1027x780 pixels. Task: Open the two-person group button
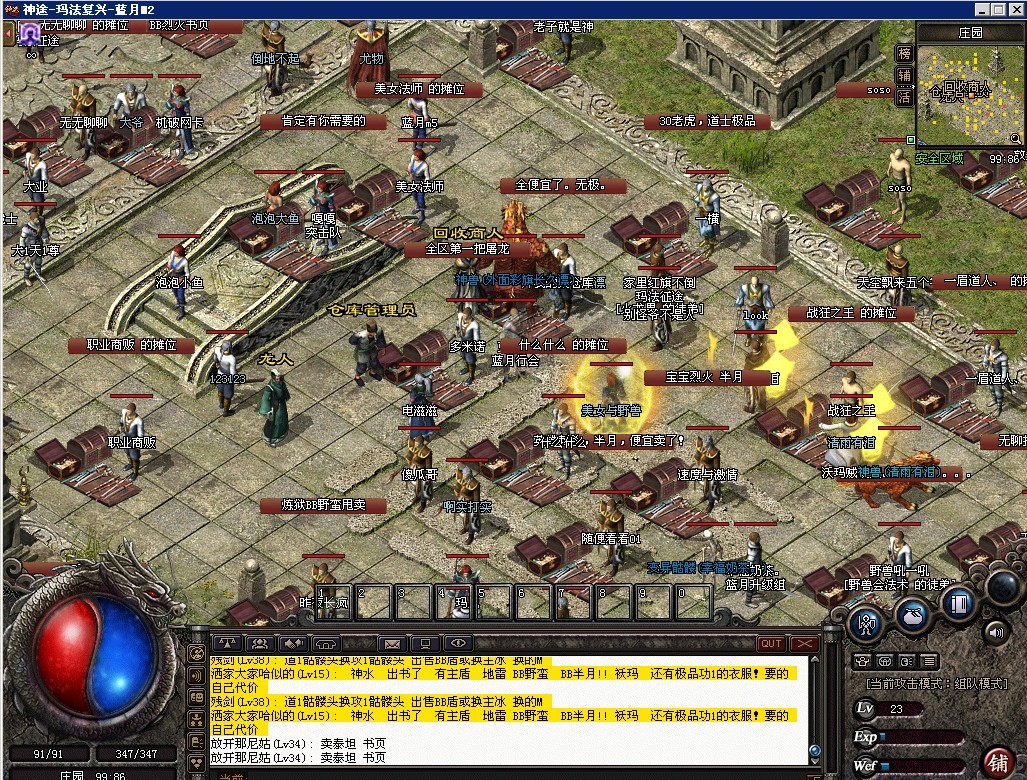click(260, 643)
